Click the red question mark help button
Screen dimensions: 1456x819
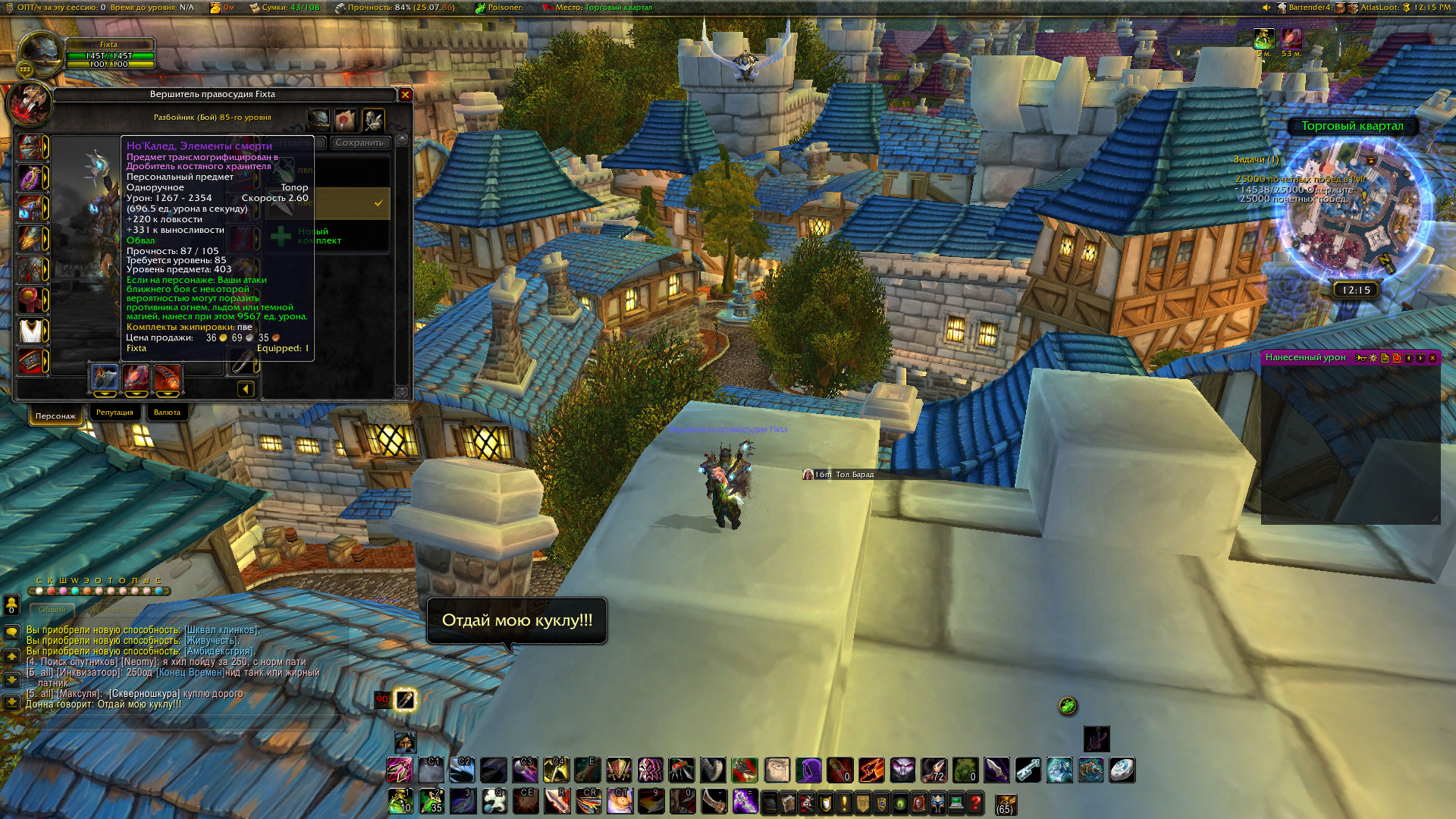point(975,802)
